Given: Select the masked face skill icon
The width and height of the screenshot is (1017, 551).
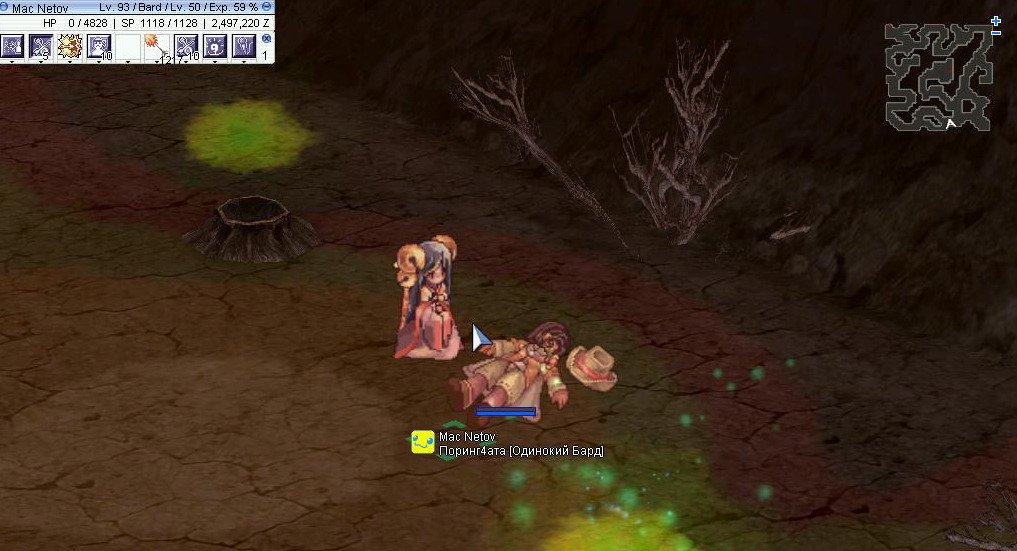Looking at the screenshot, I should coord(99,46).
